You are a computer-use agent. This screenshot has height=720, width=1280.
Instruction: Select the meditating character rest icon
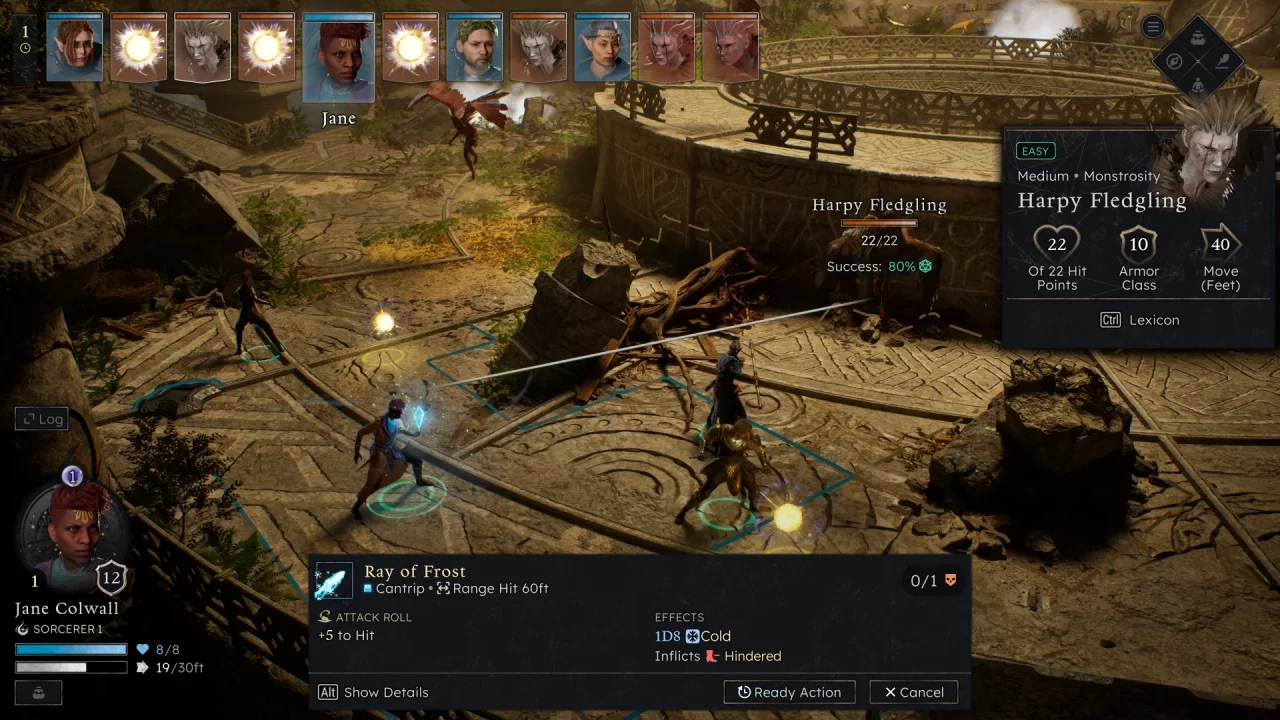tap(1198, 86)
